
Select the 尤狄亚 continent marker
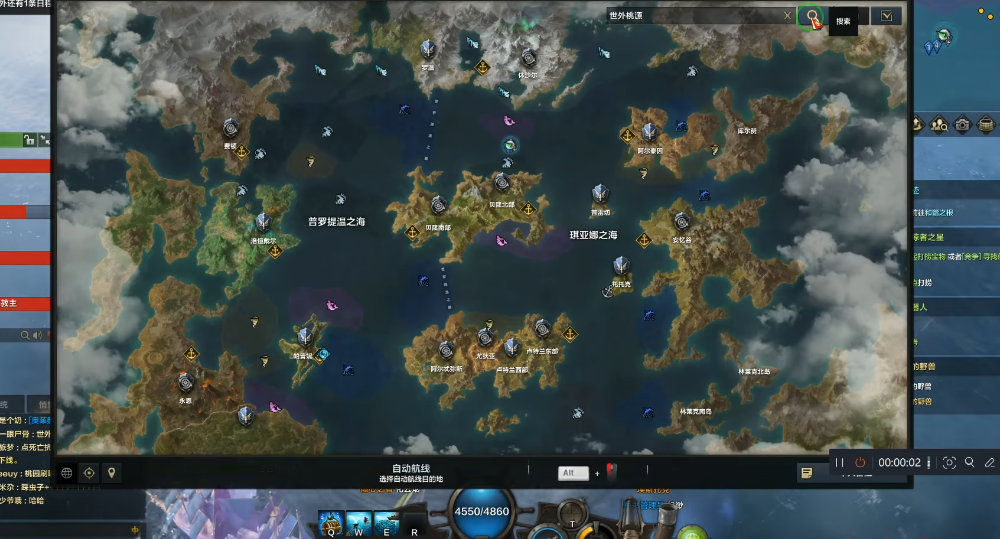(x=485, y=338)
